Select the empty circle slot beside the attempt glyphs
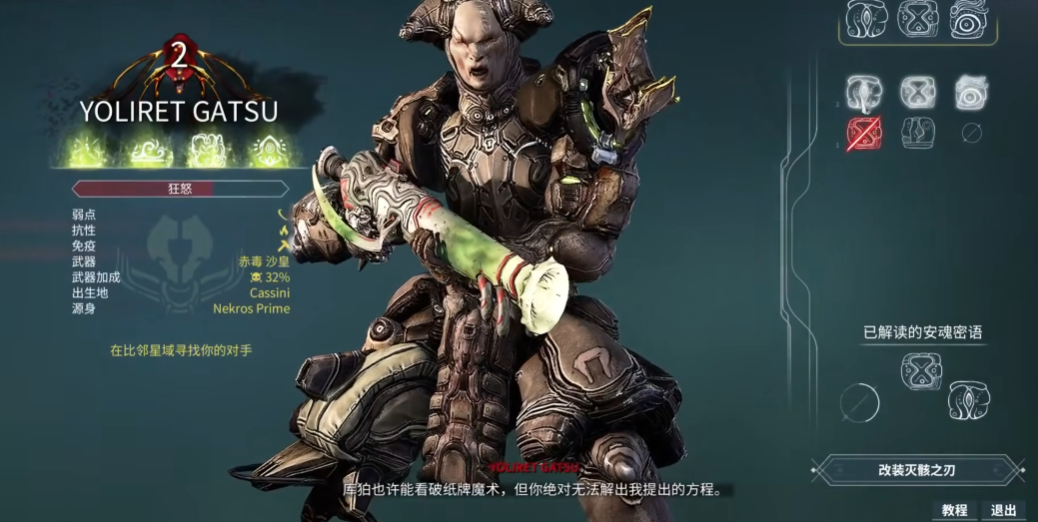This screenshot has height=522, width=1038. click(x=971, y=133)
